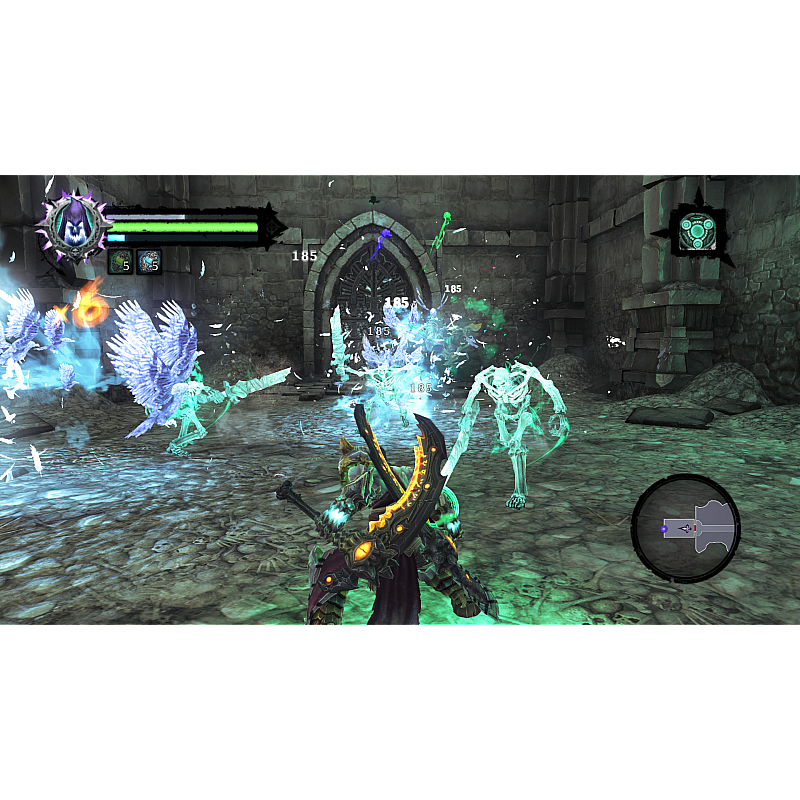The image size is (800, 800).
Task: Click Death's hooded skull portrait
Action: point(72,227)
